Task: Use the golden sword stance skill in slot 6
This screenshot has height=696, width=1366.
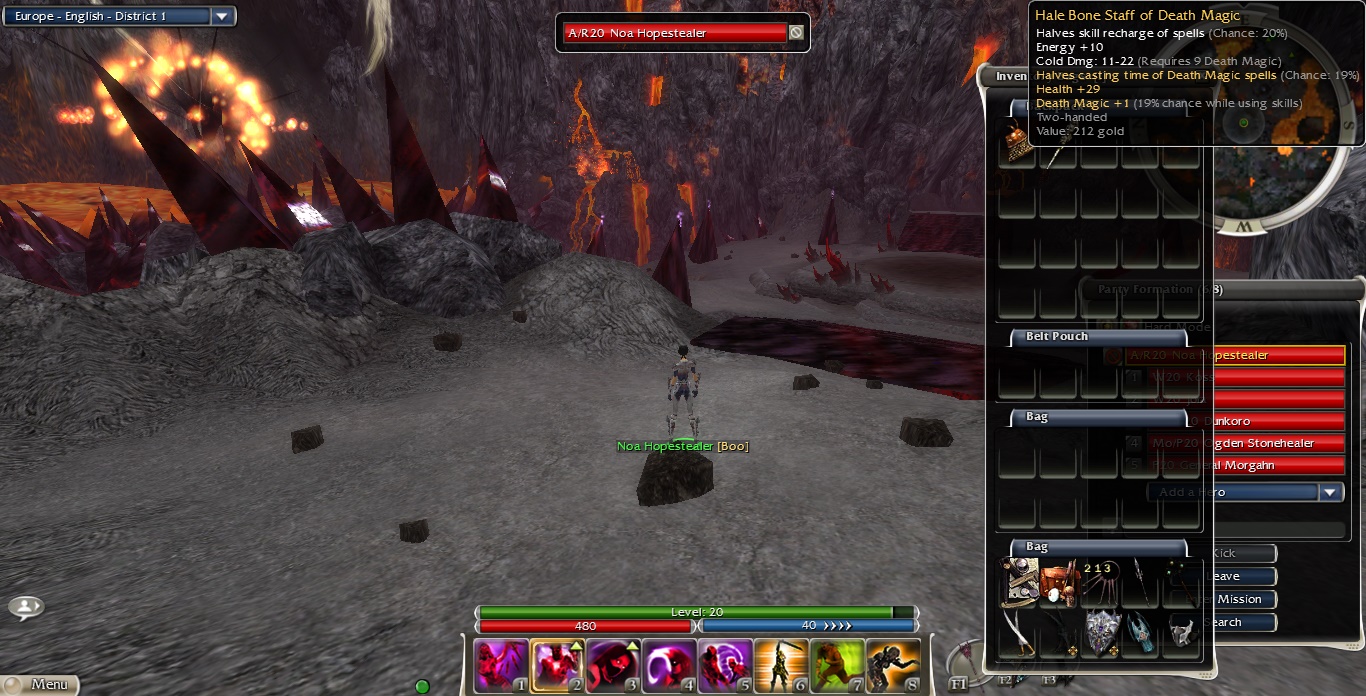Action: click(x=780, y=665)
